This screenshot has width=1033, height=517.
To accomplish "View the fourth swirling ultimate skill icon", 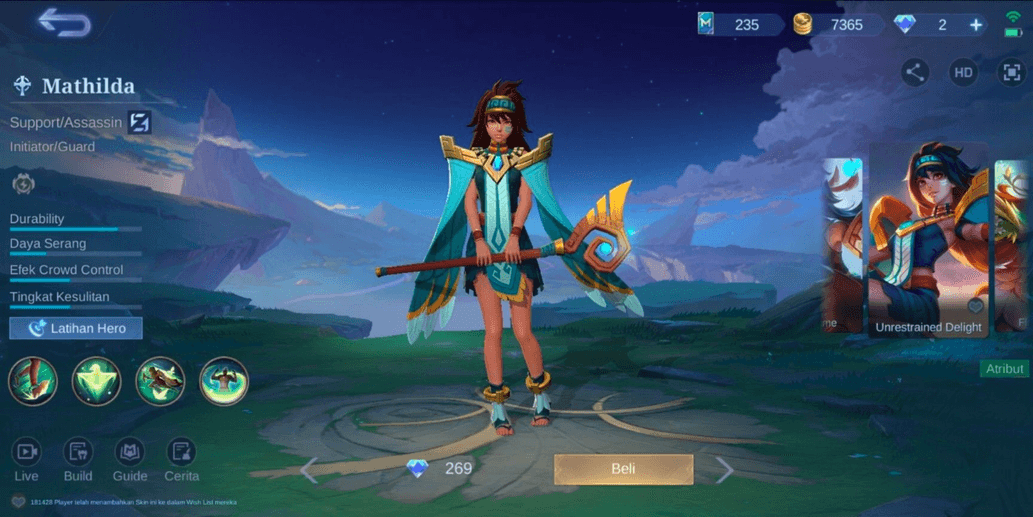I will point(223,381).
